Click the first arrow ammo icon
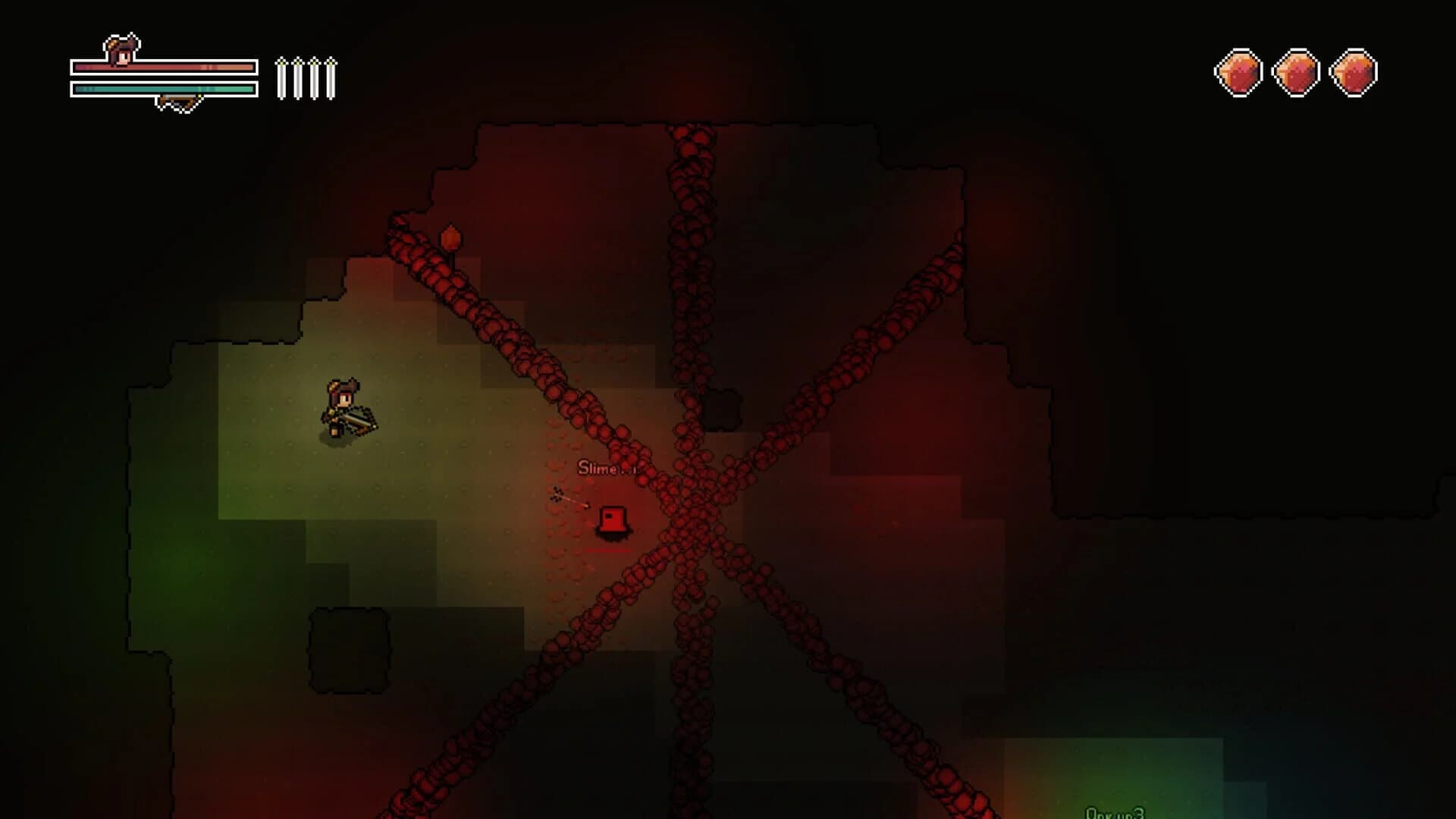 click(x=283, y=76)
